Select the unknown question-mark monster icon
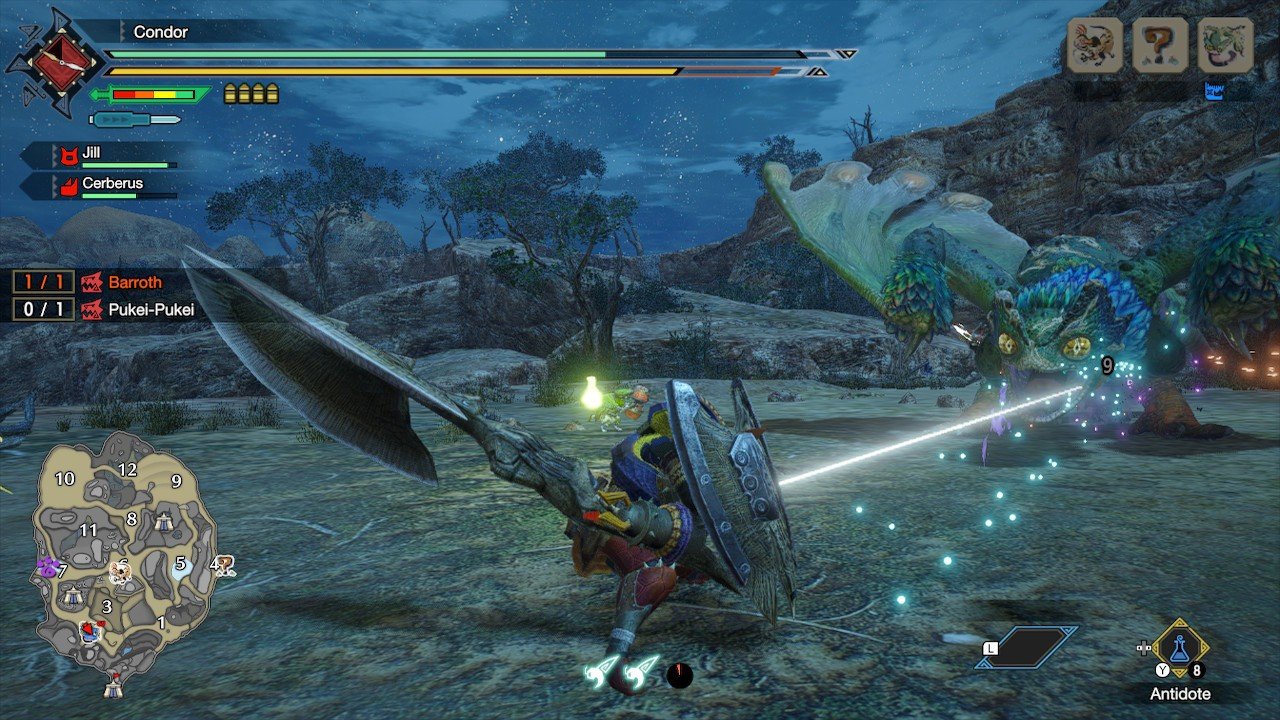This screenshot has height=720, width=1280. (1159, 45)
